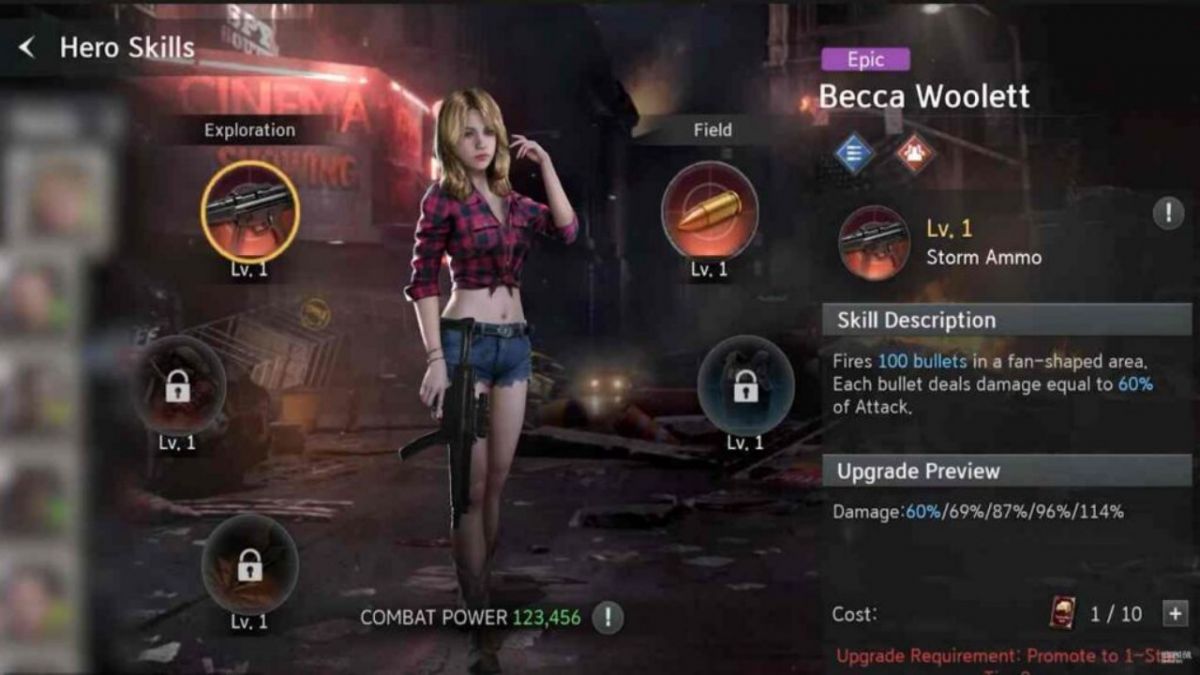Show details for Storm Ammo skill info
Image resolution: width=1200 pixels, height=675 pixels.
(1168, 213)
